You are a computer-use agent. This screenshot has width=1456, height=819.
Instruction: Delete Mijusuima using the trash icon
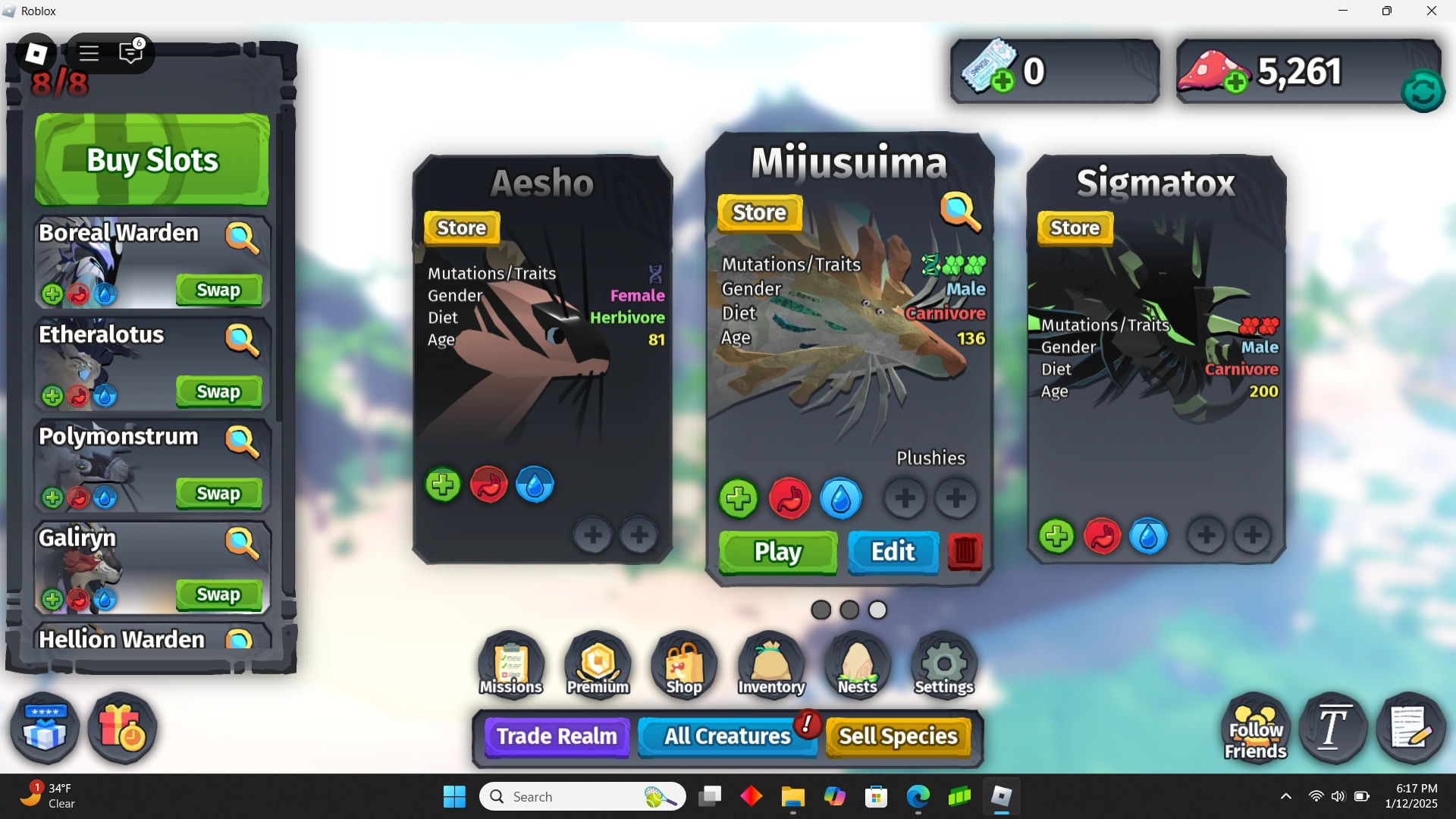point(964,554)
